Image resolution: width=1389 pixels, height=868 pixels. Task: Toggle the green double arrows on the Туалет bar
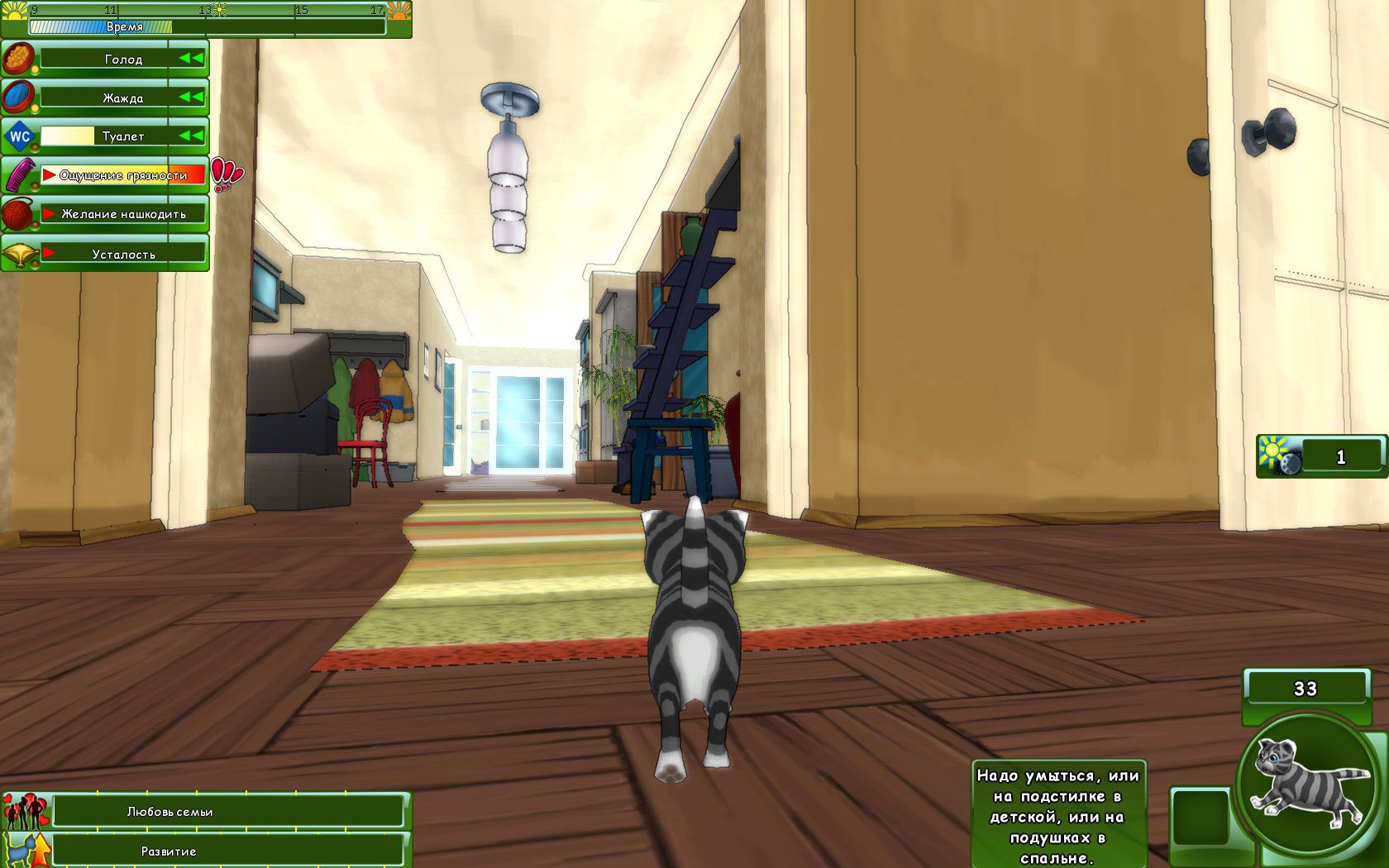[x=193, y=135]
